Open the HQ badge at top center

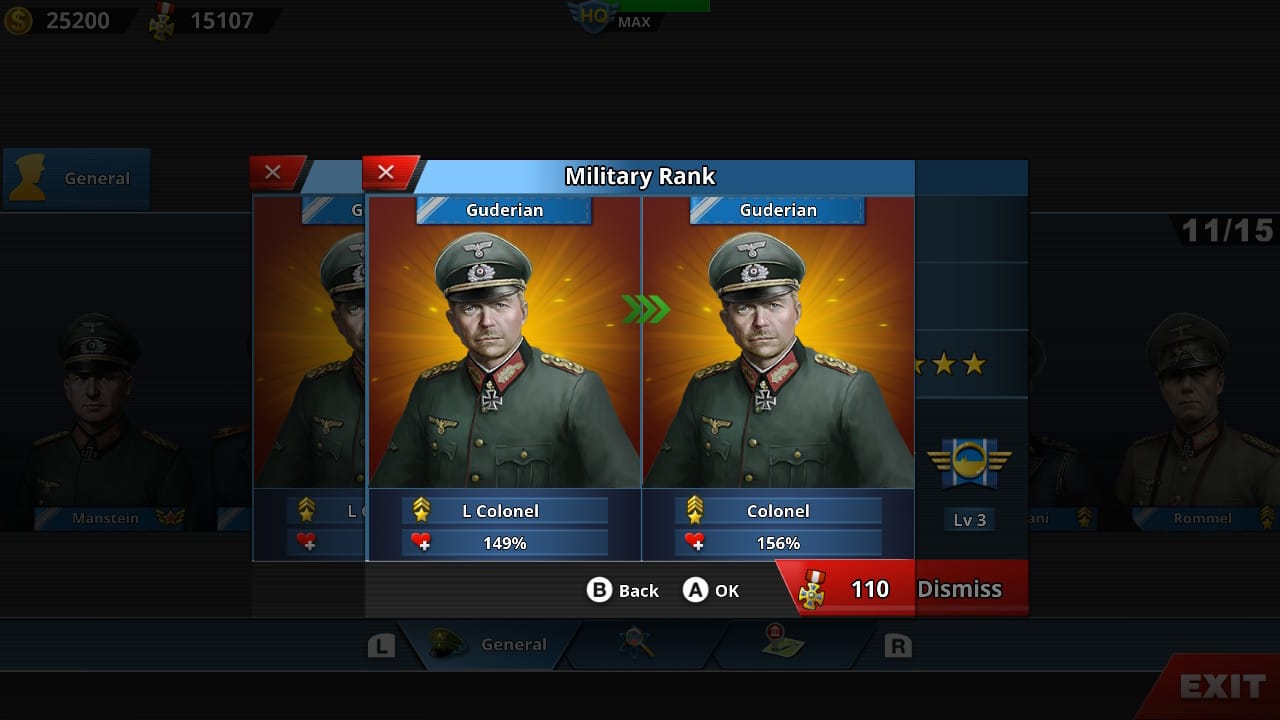click(592, 16)
